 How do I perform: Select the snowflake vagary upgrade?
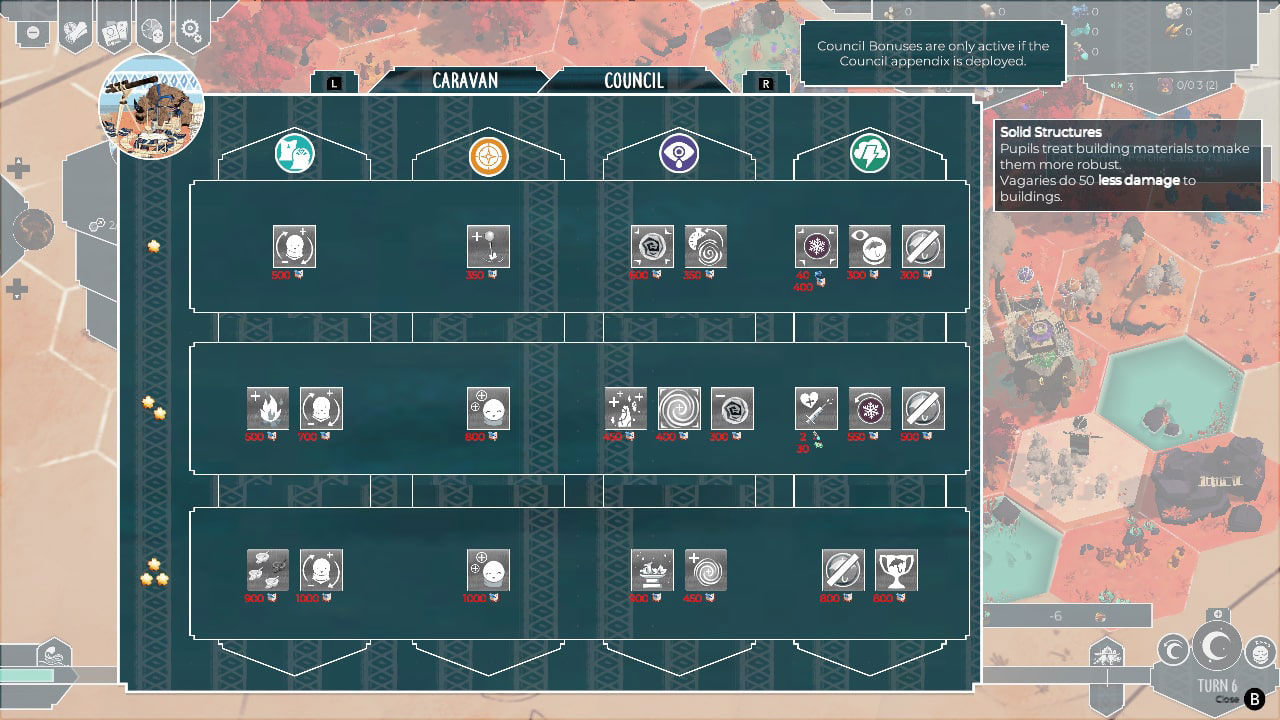(816, 247)
